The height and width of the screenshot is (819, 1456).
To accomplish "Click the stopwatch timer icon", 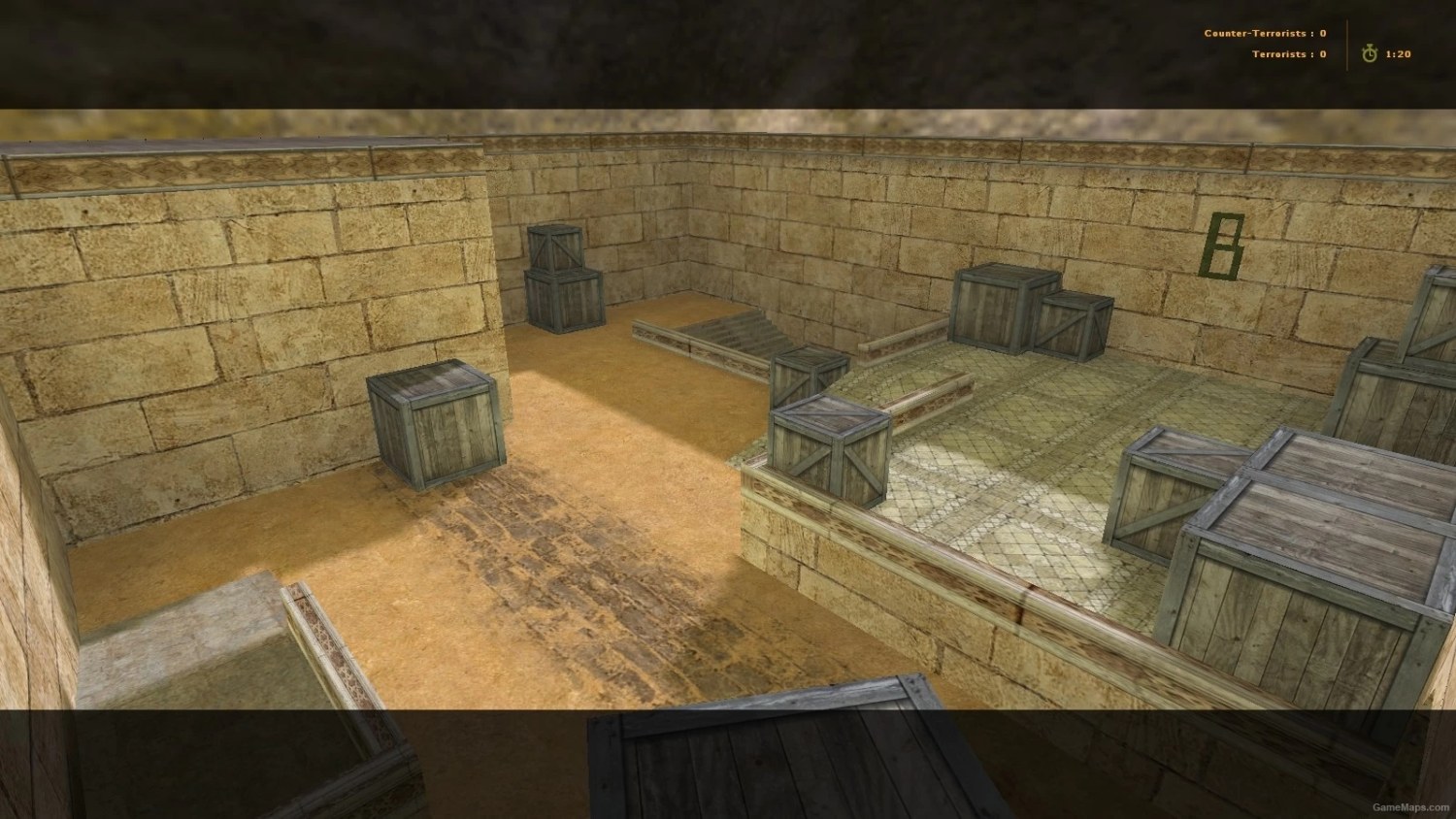I will [1369, 54].
